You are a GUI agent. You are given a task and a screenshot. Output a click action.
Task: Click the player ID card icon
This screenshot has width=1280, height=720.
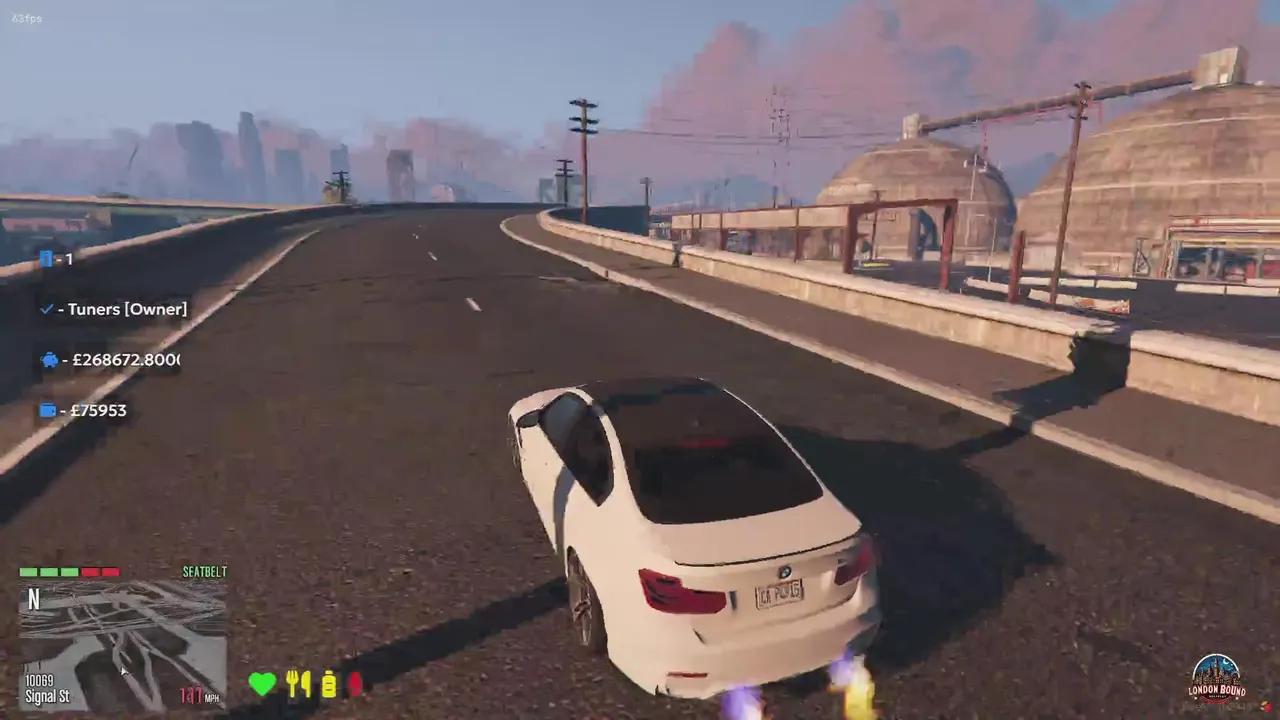click(47, 259)
